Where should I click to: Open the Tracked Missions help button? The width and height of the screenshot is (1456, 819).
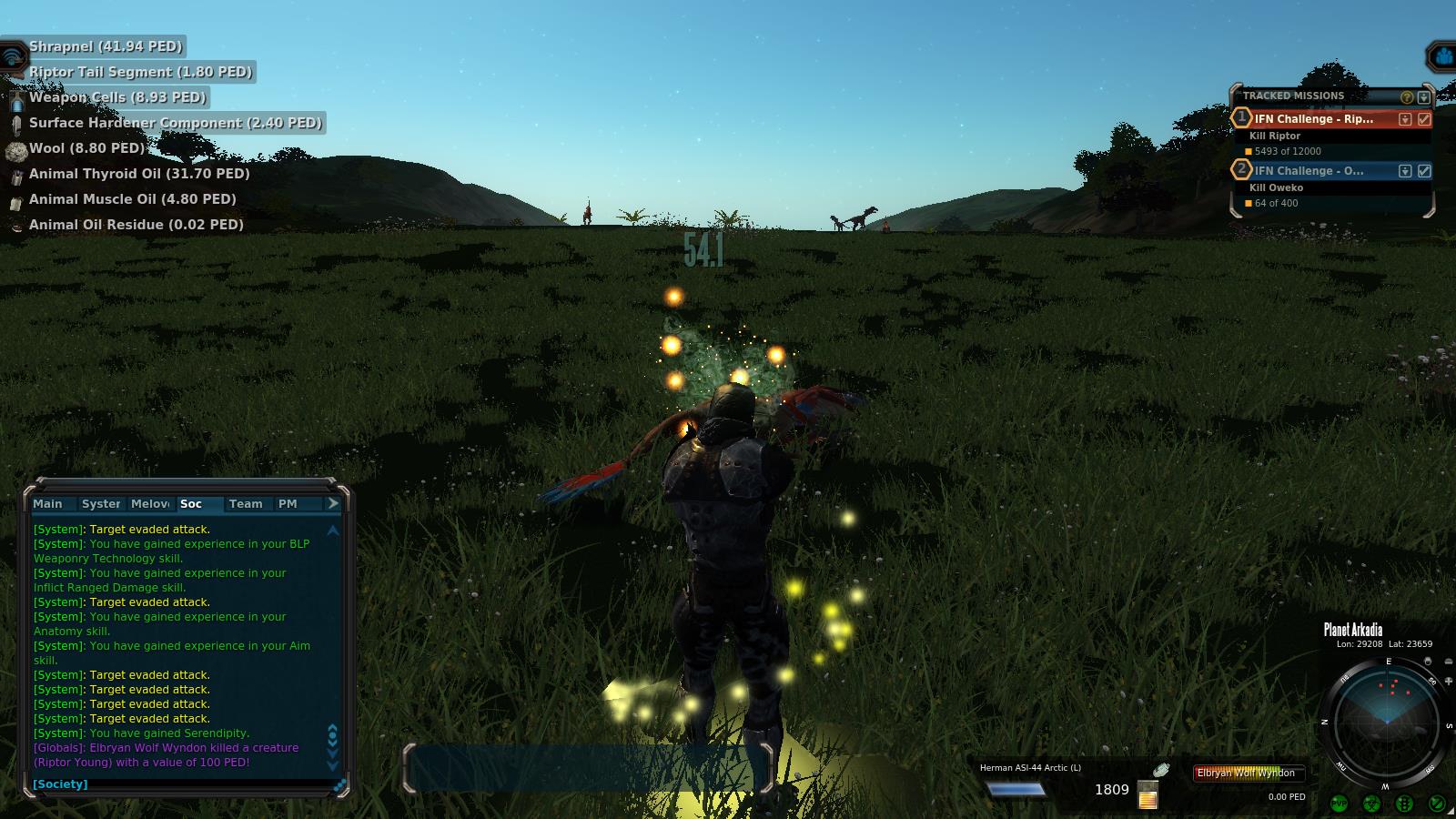1407,96
